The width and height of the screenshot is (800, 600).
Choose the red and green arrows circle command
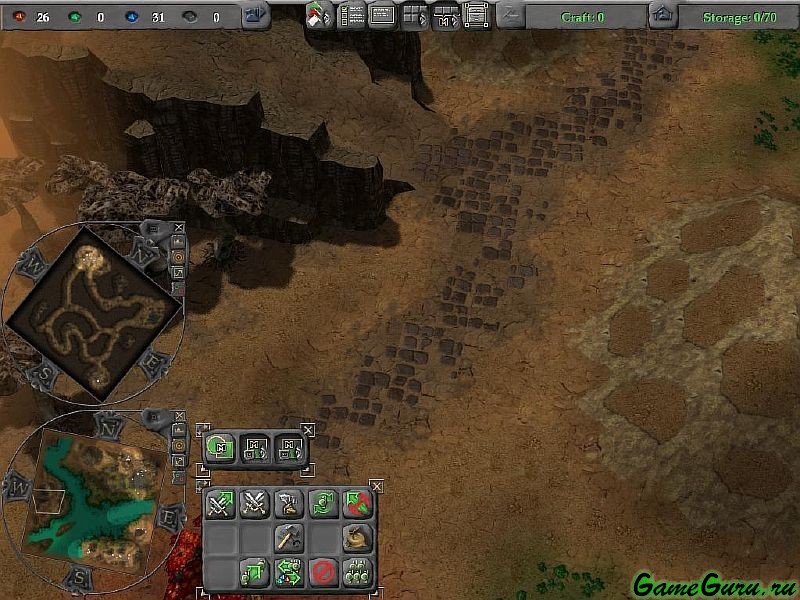pyautogui.click(x=357, y=505)
